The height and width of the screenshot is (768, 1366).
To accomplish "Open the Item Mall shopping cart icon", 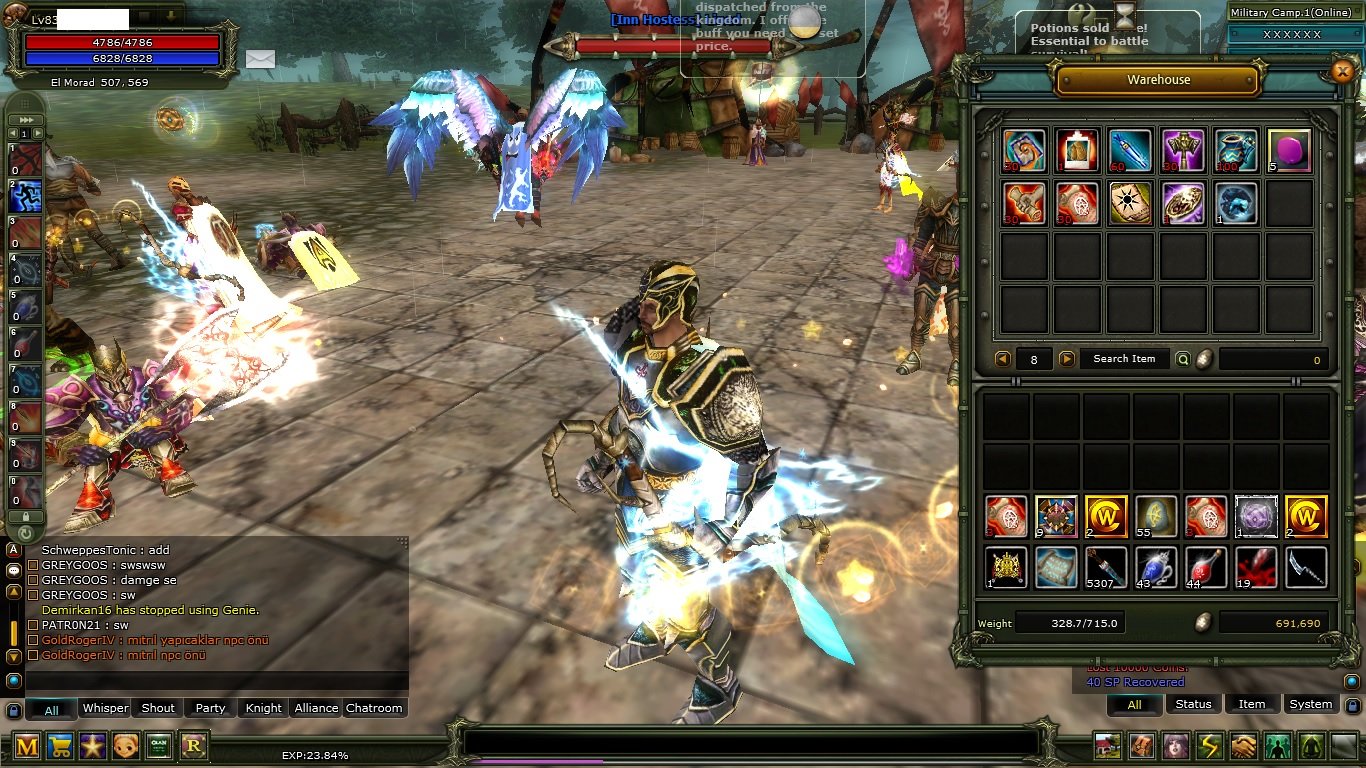I will pyautogui.click(x=59, y=745).
